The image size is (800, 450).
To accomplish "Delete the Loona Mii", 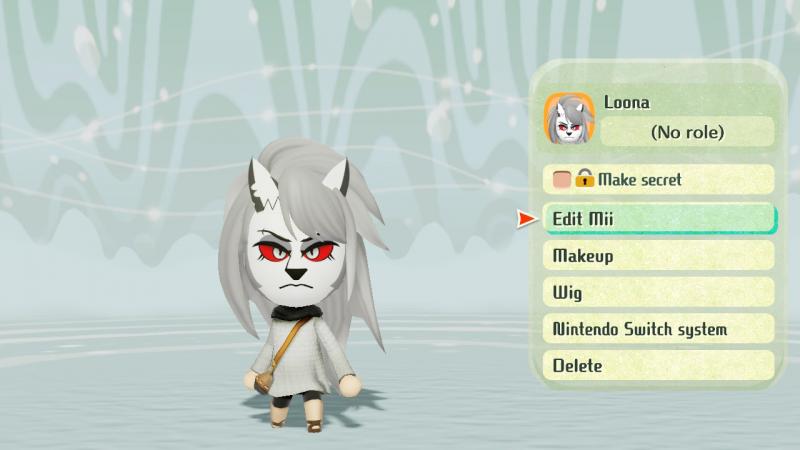I will tap(658, 366).
